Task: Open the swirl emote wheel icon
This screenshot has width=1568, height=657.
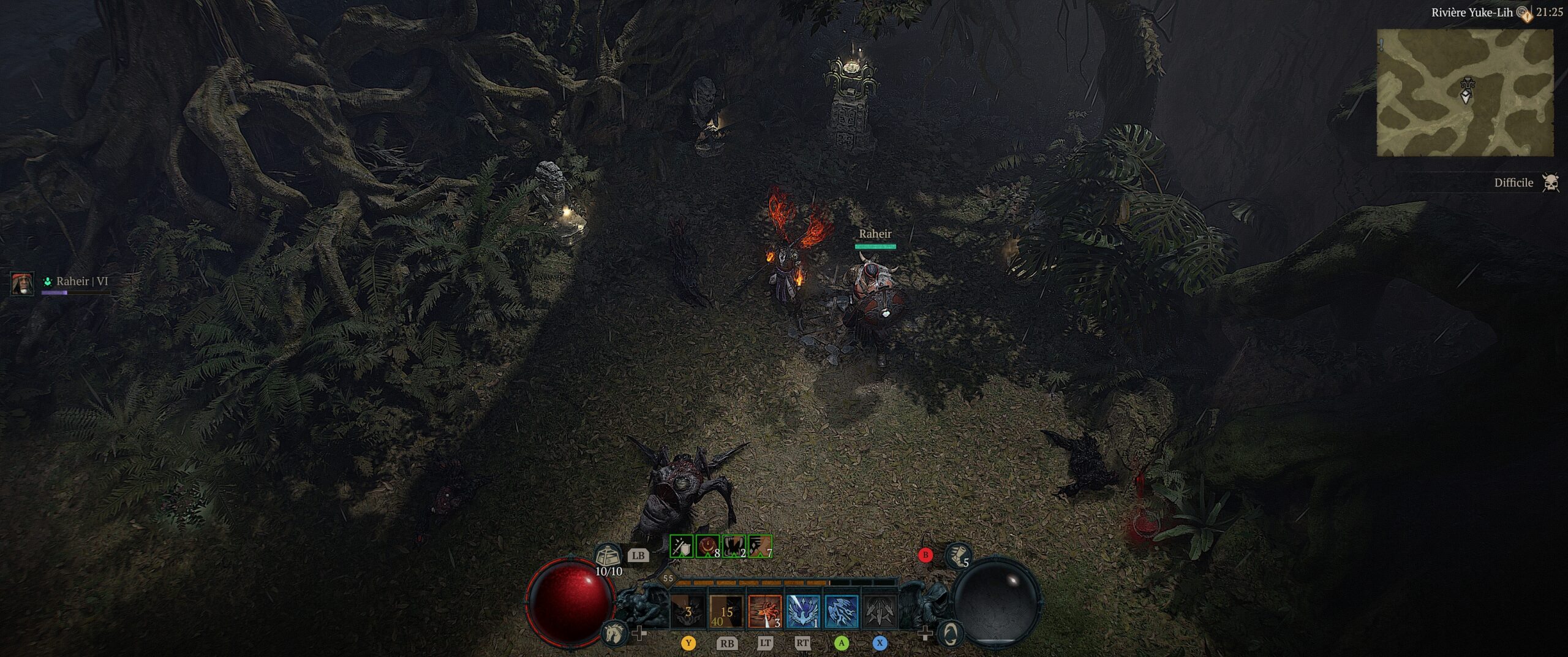Action: pos(949,632)
